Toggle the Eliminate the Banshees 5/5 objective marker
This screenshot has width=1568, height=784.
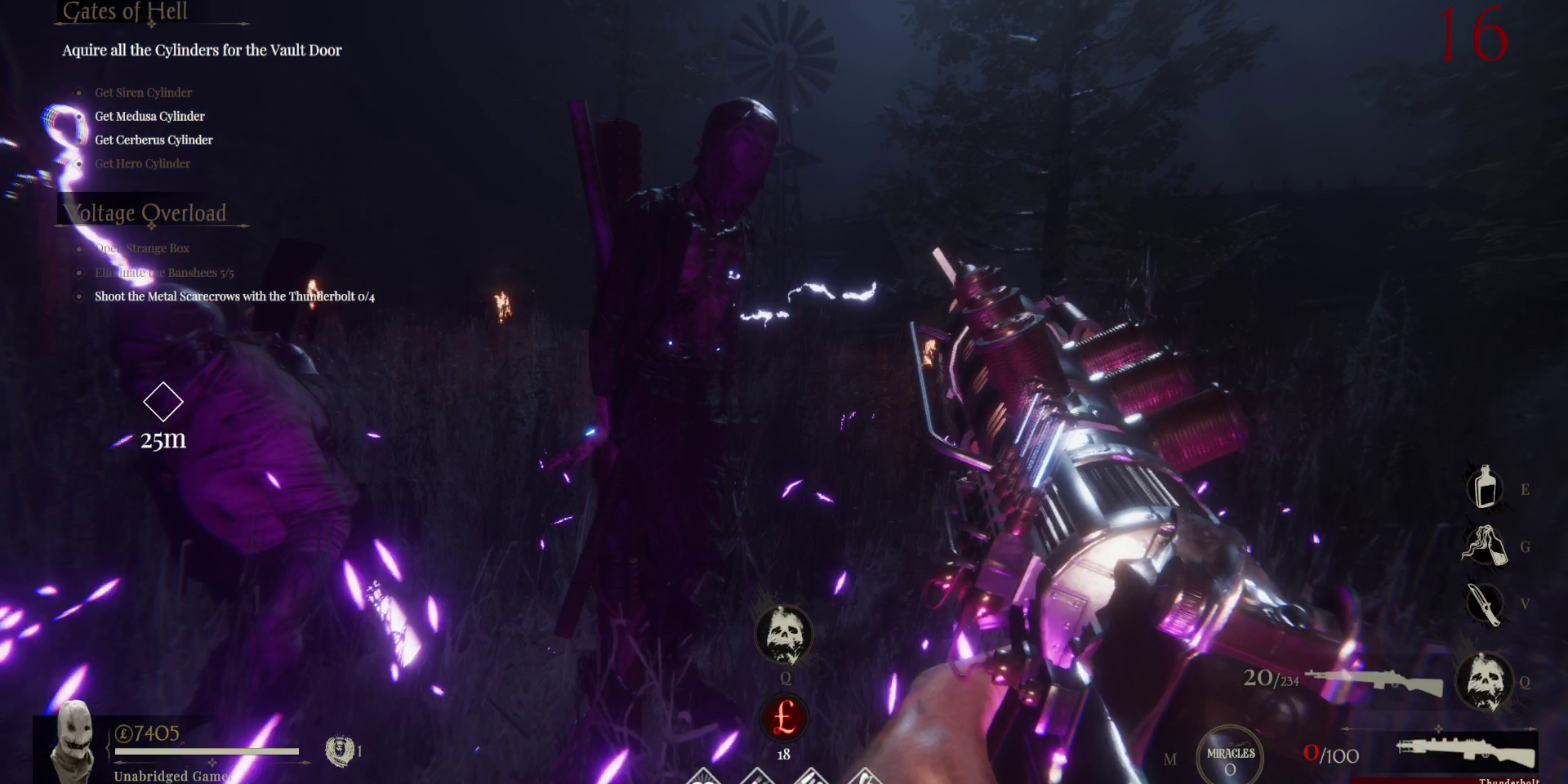(x=78, y=273)
